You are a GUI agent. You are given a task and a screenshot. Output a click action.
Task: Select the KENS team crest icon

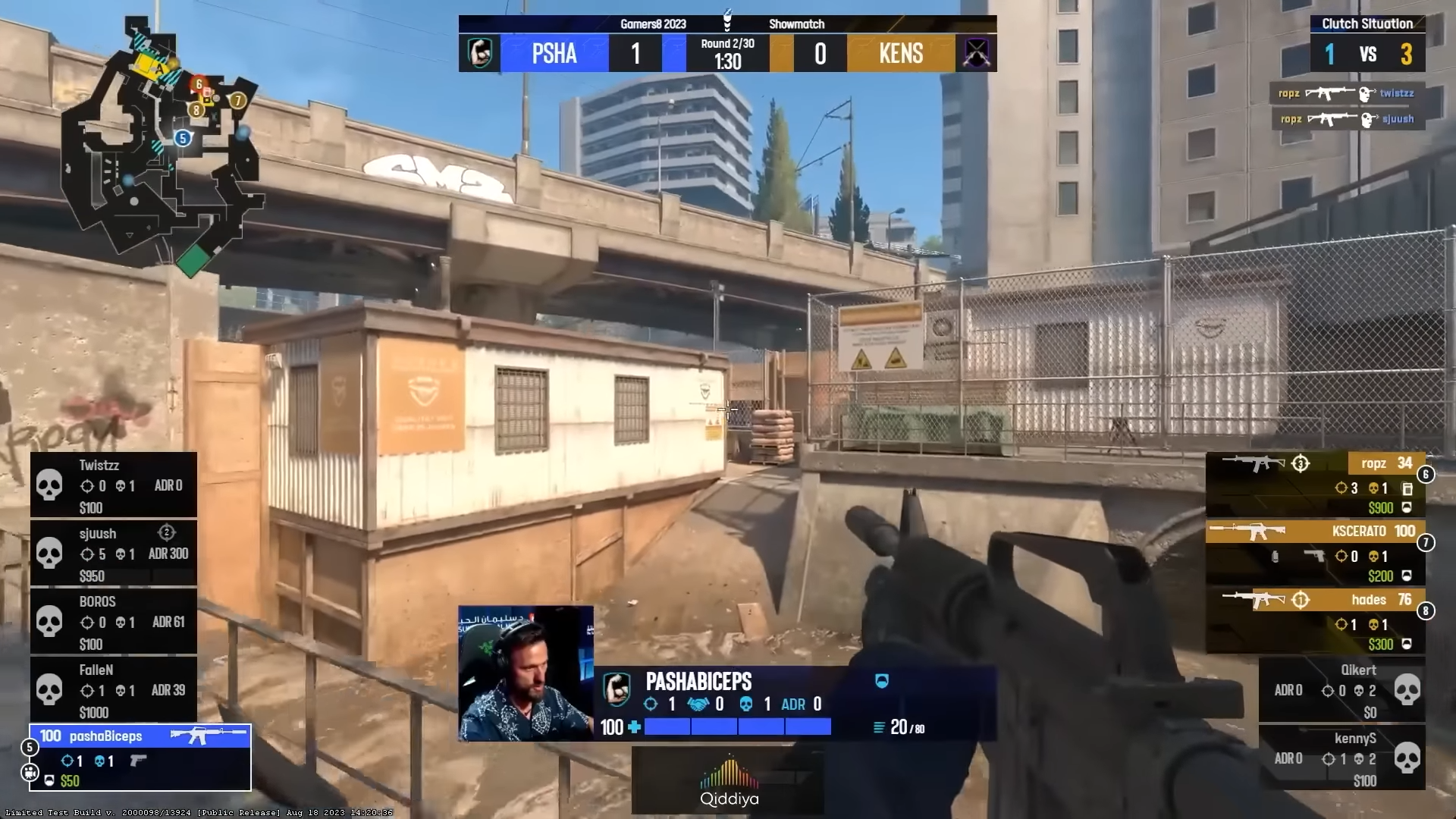pyautogui.click(x=977, y=53)
